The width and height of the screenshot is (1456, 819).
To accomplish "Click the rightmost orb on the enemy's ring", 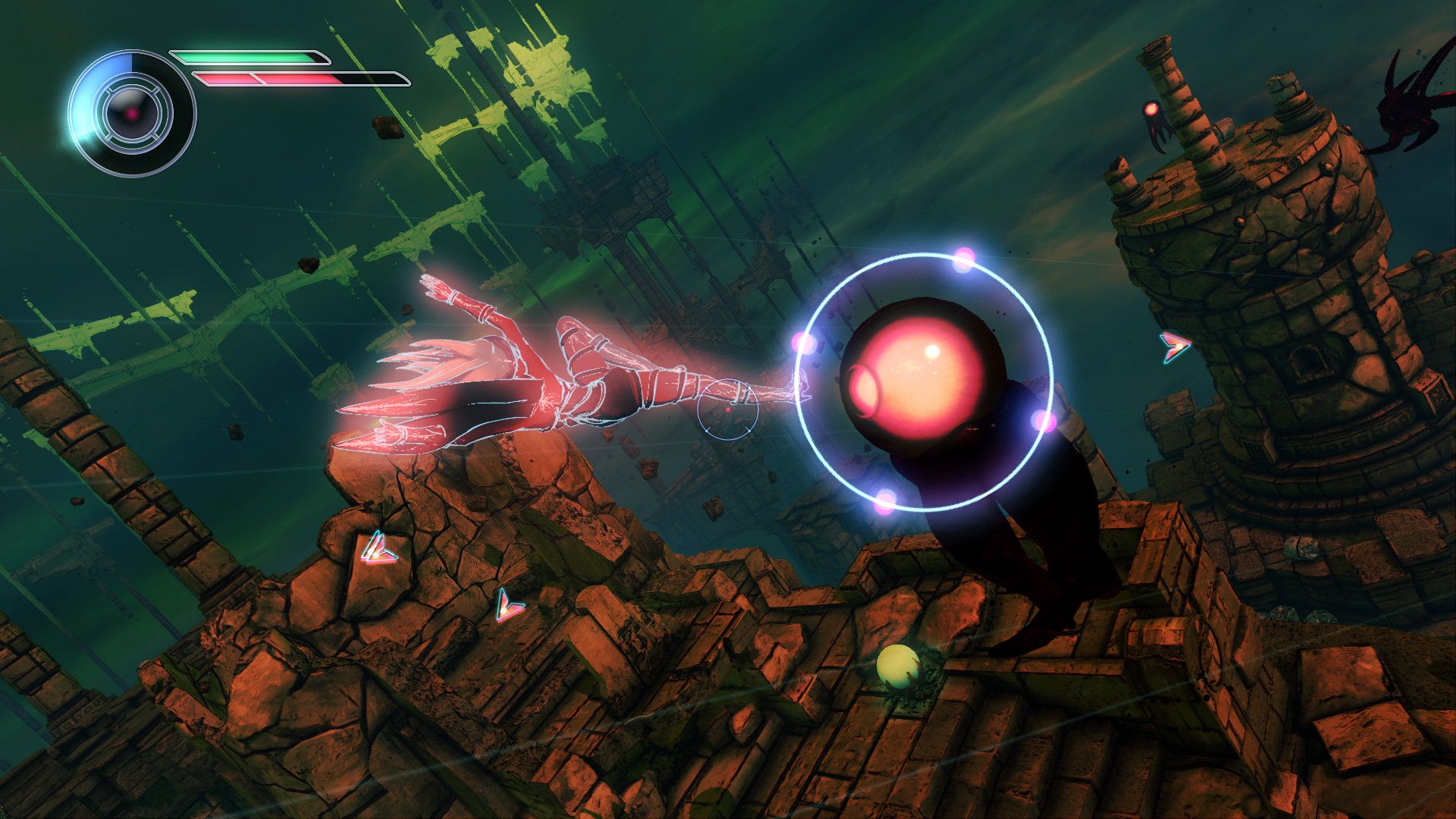I will 1043,421.
